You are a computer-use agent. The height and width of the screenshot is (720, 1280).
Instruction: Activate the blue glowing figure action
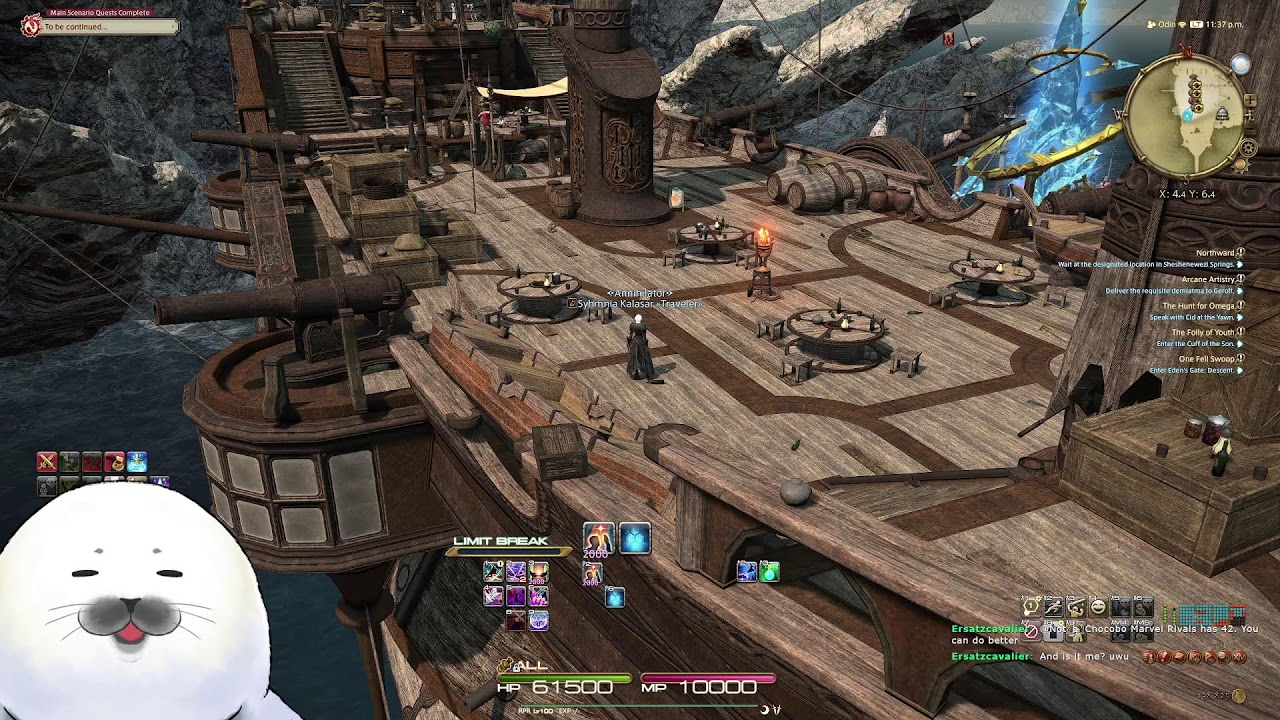pos(137,461)
